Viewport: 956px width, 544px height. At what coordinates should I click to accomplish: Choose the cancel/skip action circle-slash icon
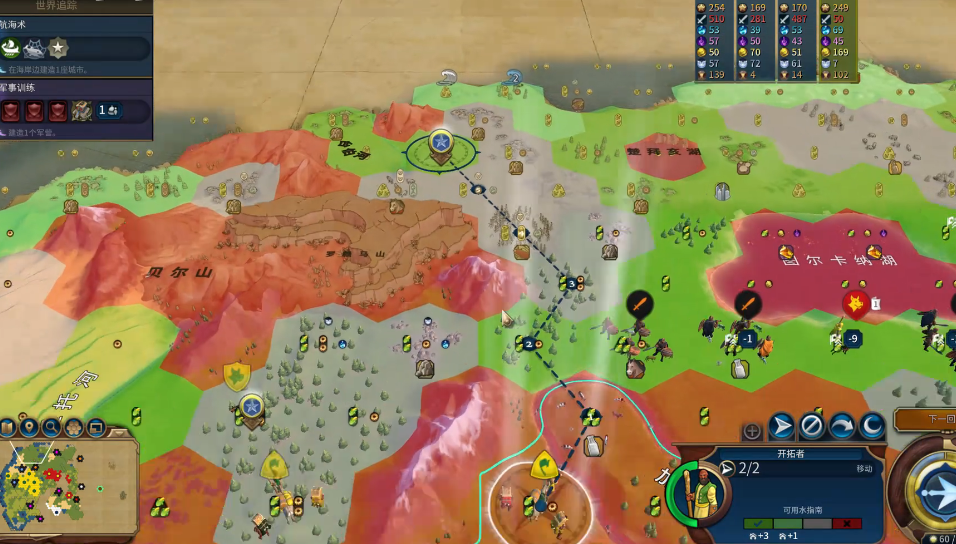pos(811,427)
